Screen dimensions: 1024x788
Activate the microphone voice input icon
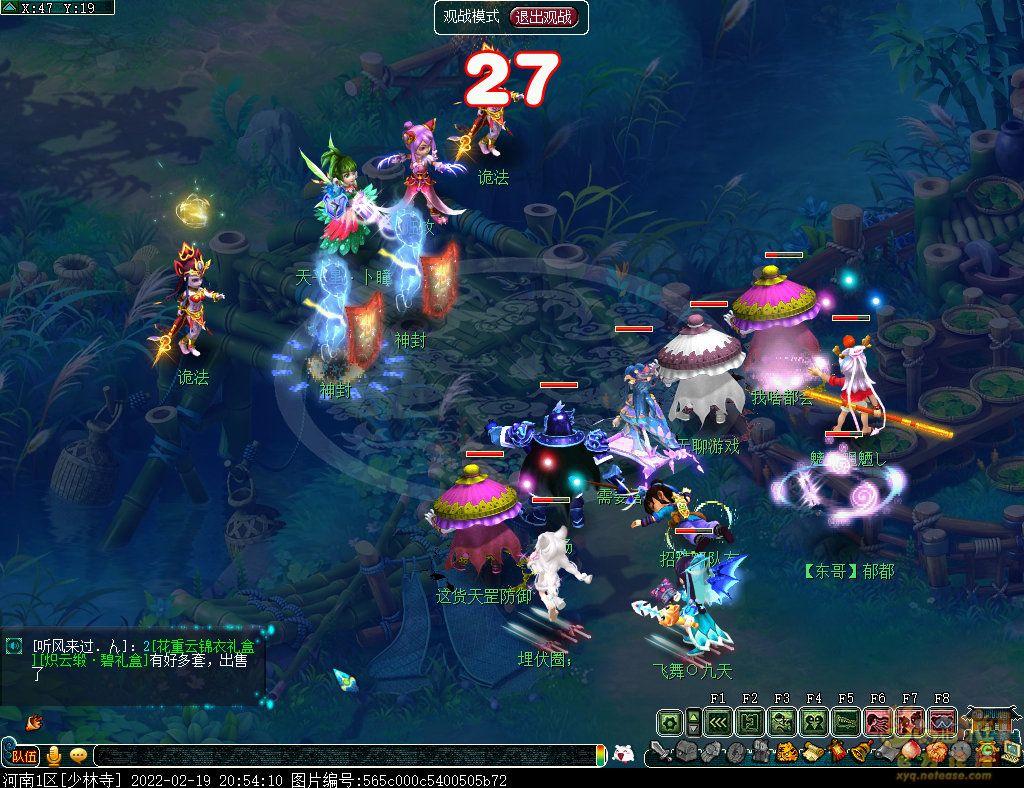coord(54,756)
